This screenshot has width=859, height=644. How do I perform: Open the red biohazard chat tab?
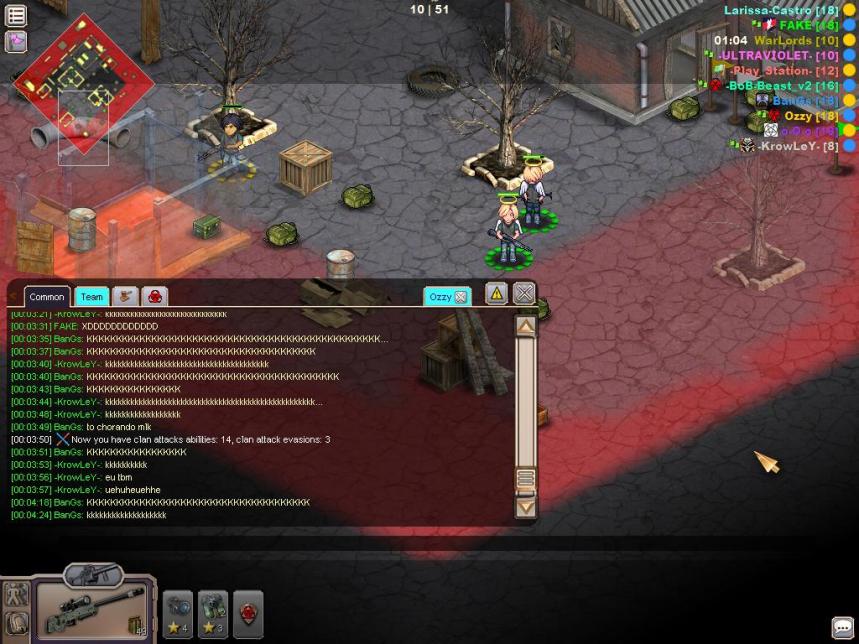click(x=155, y=297)
